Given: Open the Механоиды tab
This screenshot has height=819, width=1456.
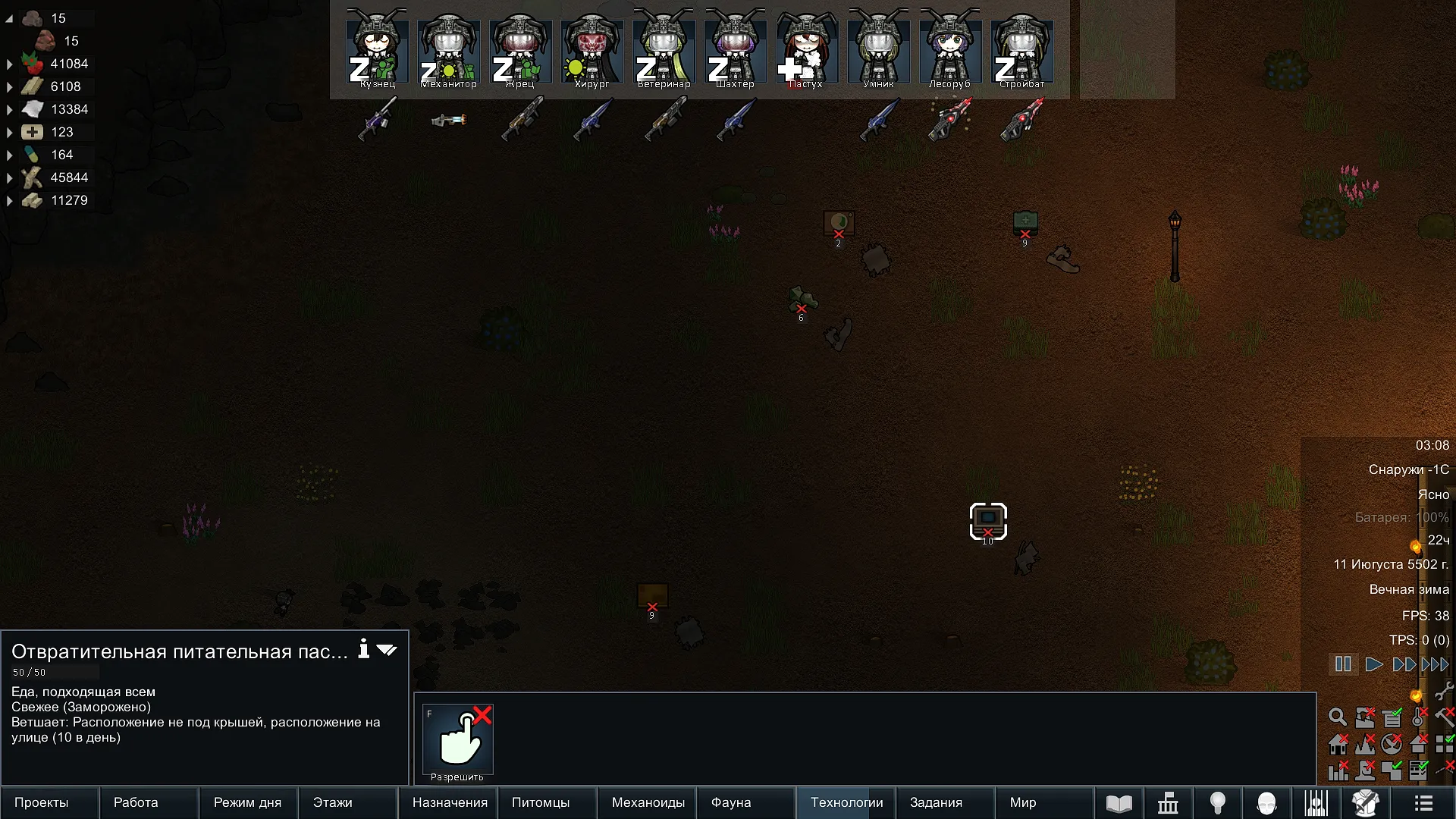Looking at the screenshot, I should pyautogui.click(x=648, y=802).
